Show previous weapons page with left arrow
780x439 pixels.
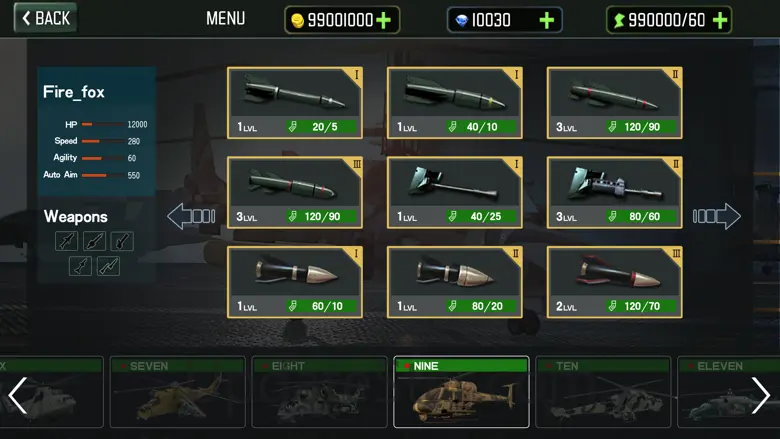pyautogui.click(x=191, y=216)
